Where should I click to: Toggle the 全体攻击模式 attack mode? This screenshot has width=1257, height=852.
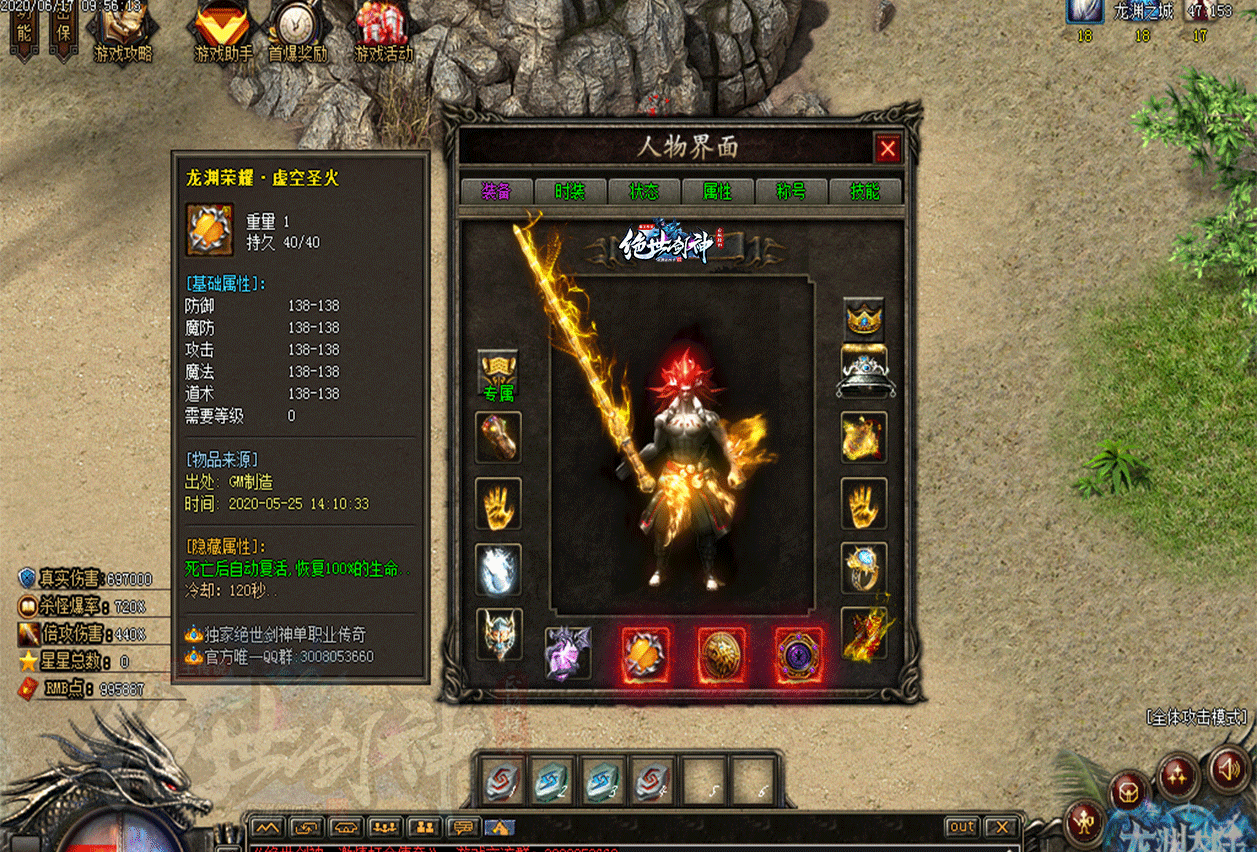pos(1198,717)
